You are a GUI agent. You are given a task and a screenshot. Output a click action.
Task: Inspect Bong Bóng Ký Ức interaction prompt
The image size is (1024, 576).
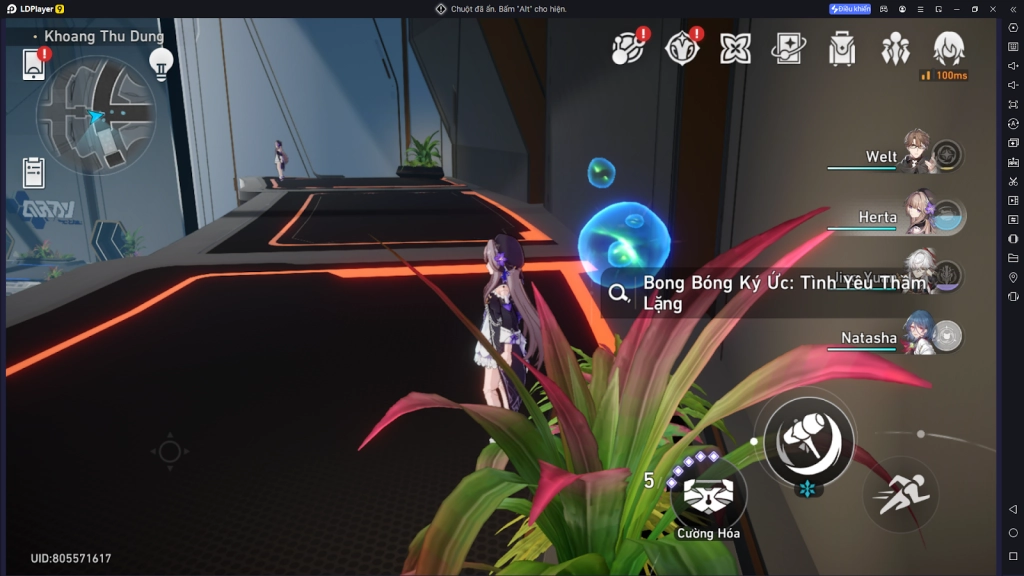point(770,293)
